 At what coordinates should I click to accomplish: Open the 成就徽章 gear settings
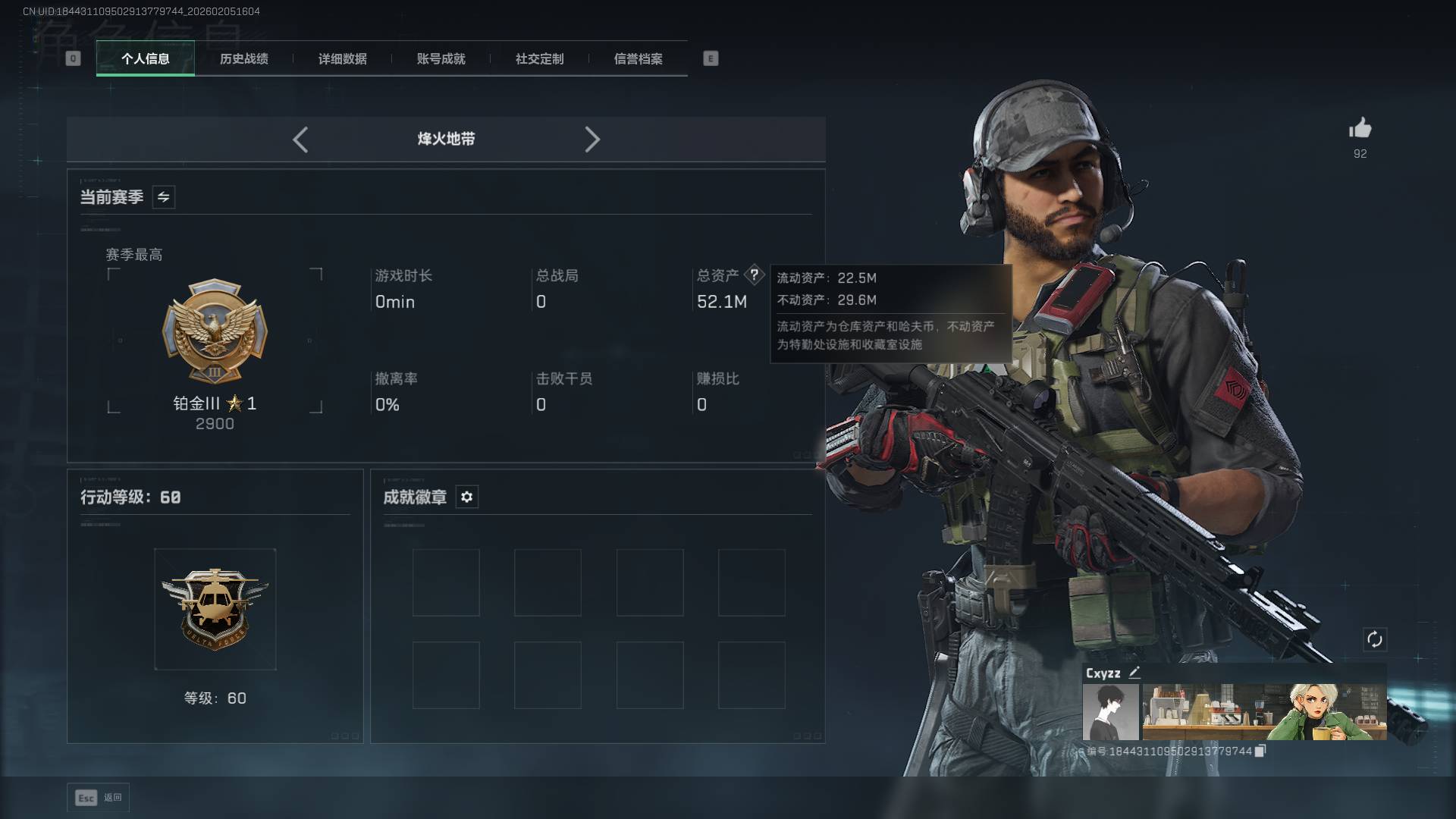point(467,497)
